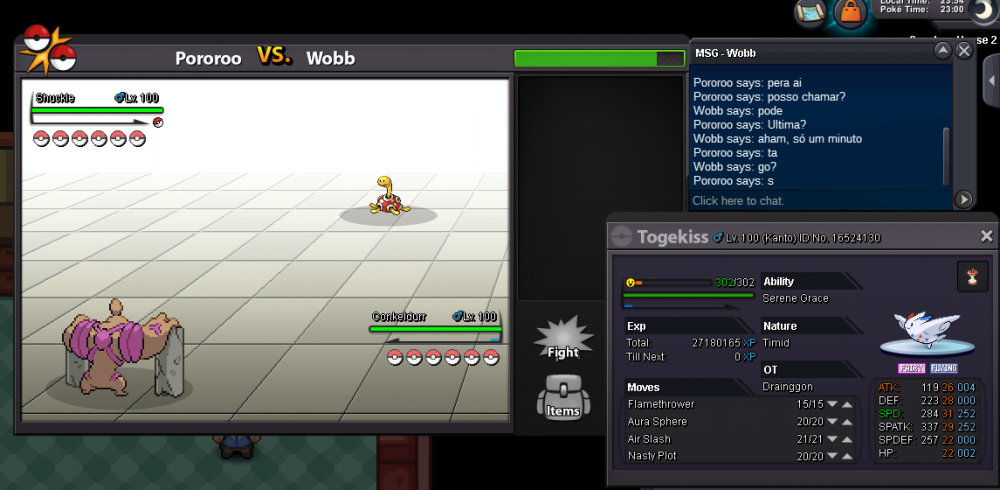
Task: Send the chat message with the arrow button
Action: pos(964,200)
